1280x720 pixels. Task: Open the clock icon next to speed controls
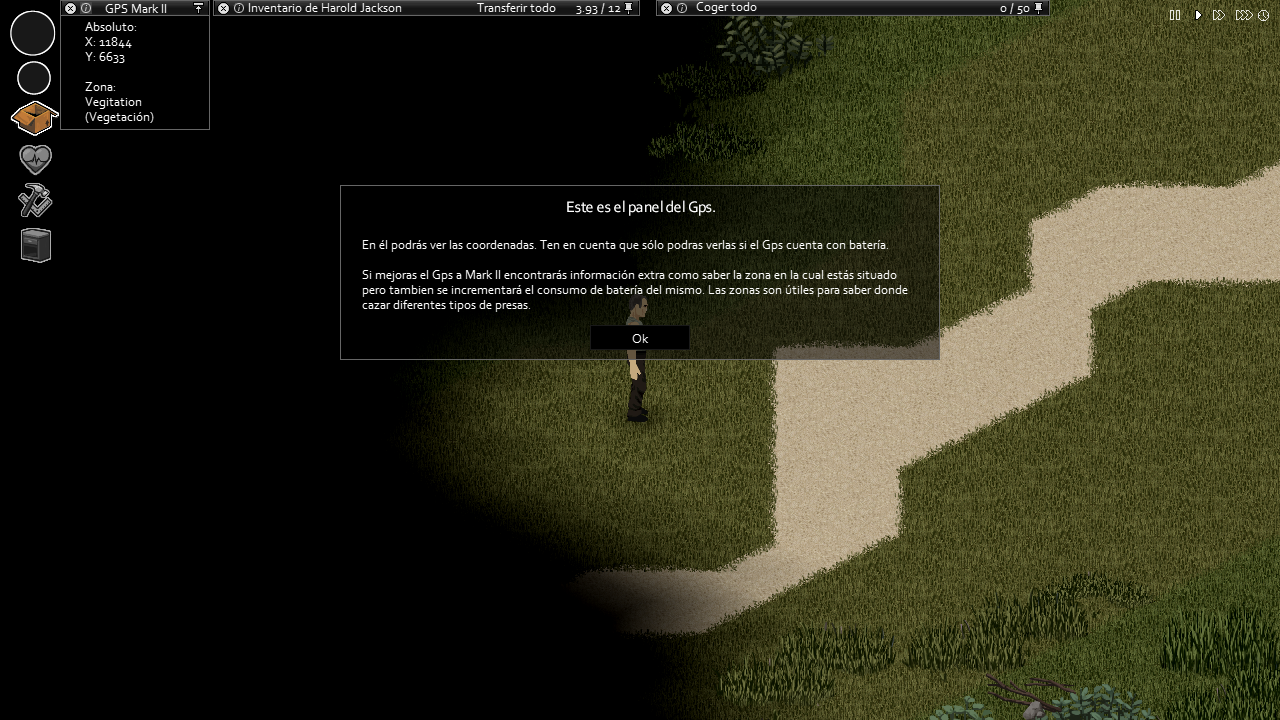[x=1262, y=15]
